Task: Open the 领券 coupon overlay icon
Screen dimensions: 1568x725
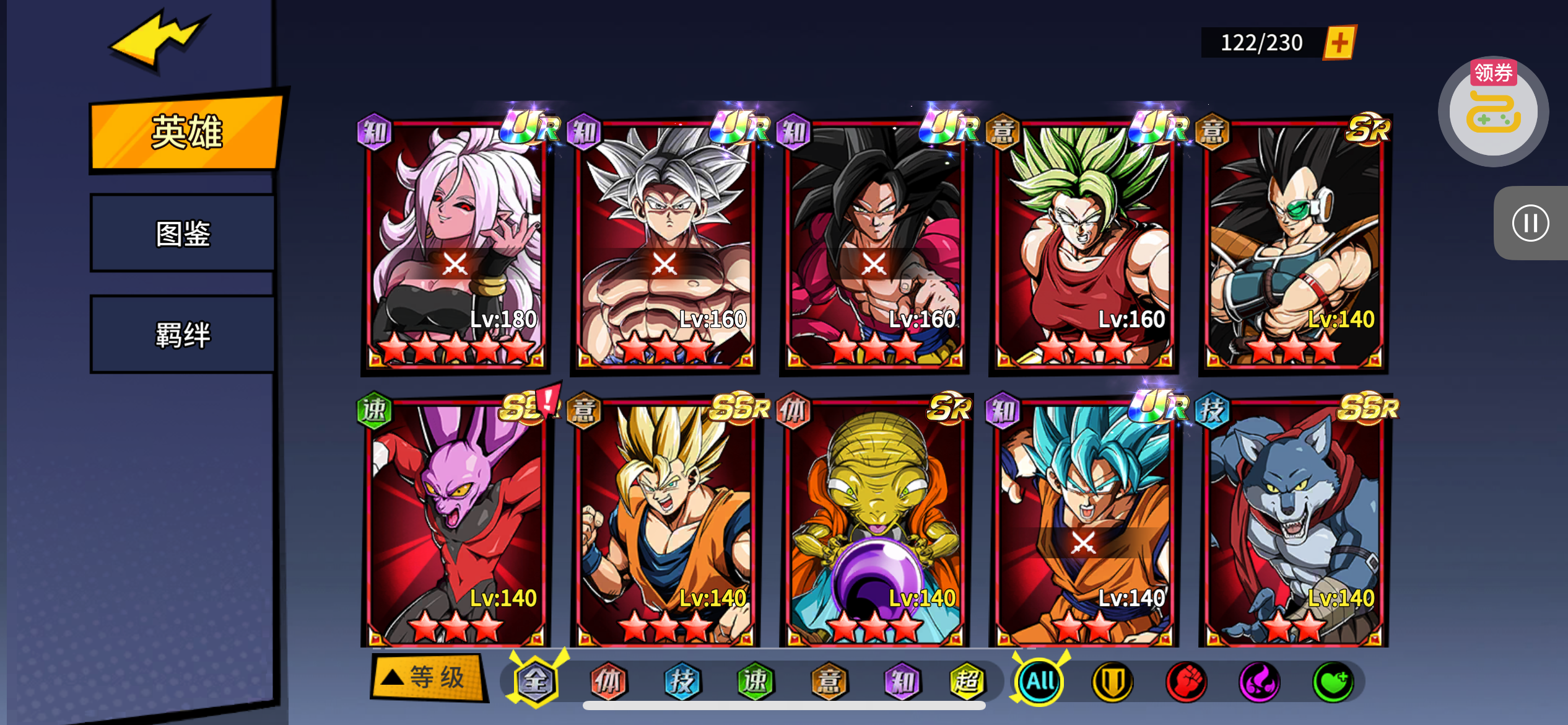Action: tap(1492, 112)
